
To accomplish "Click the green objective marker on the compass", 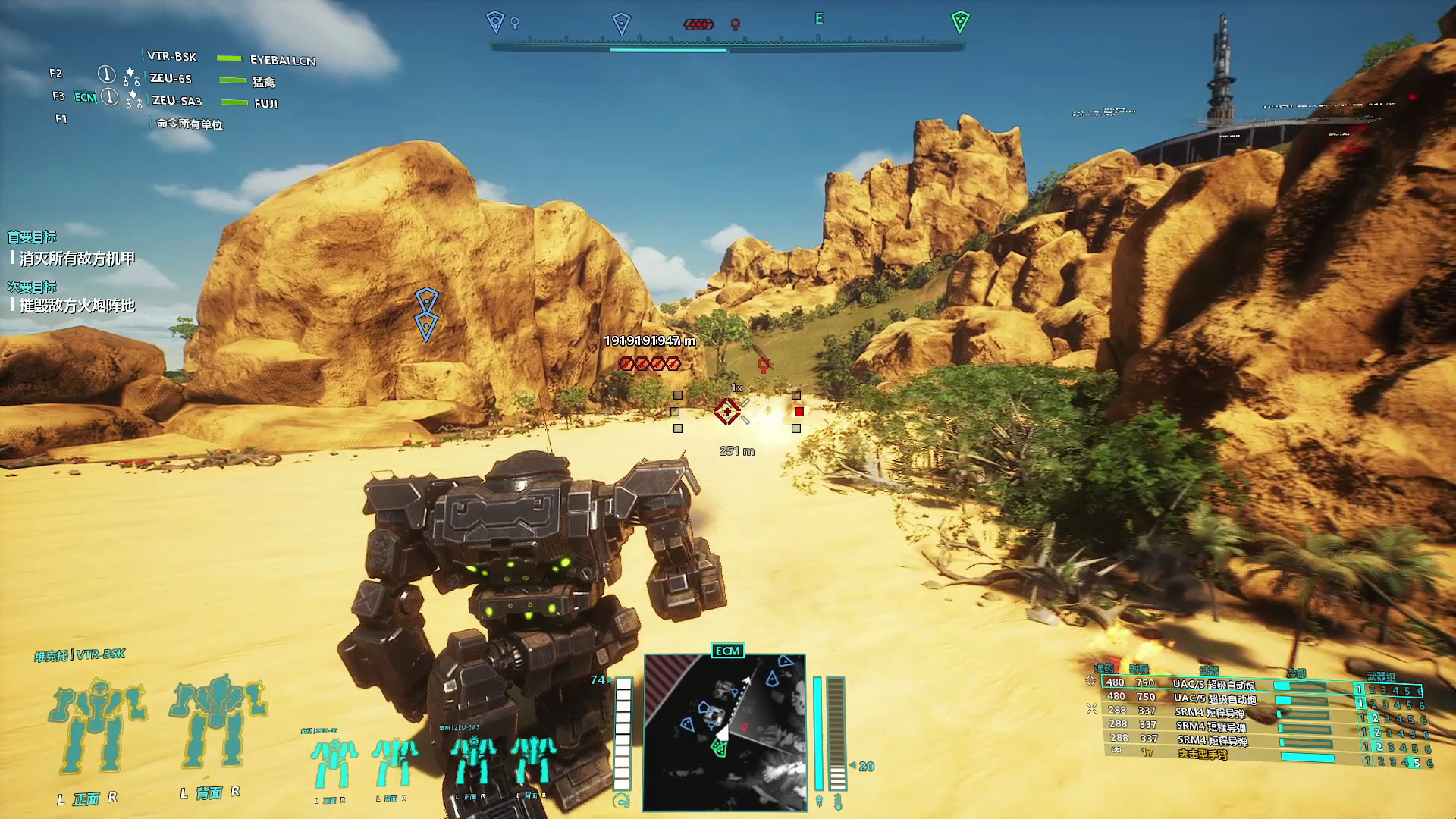I will pyautogui.click(x=960, y=21).
